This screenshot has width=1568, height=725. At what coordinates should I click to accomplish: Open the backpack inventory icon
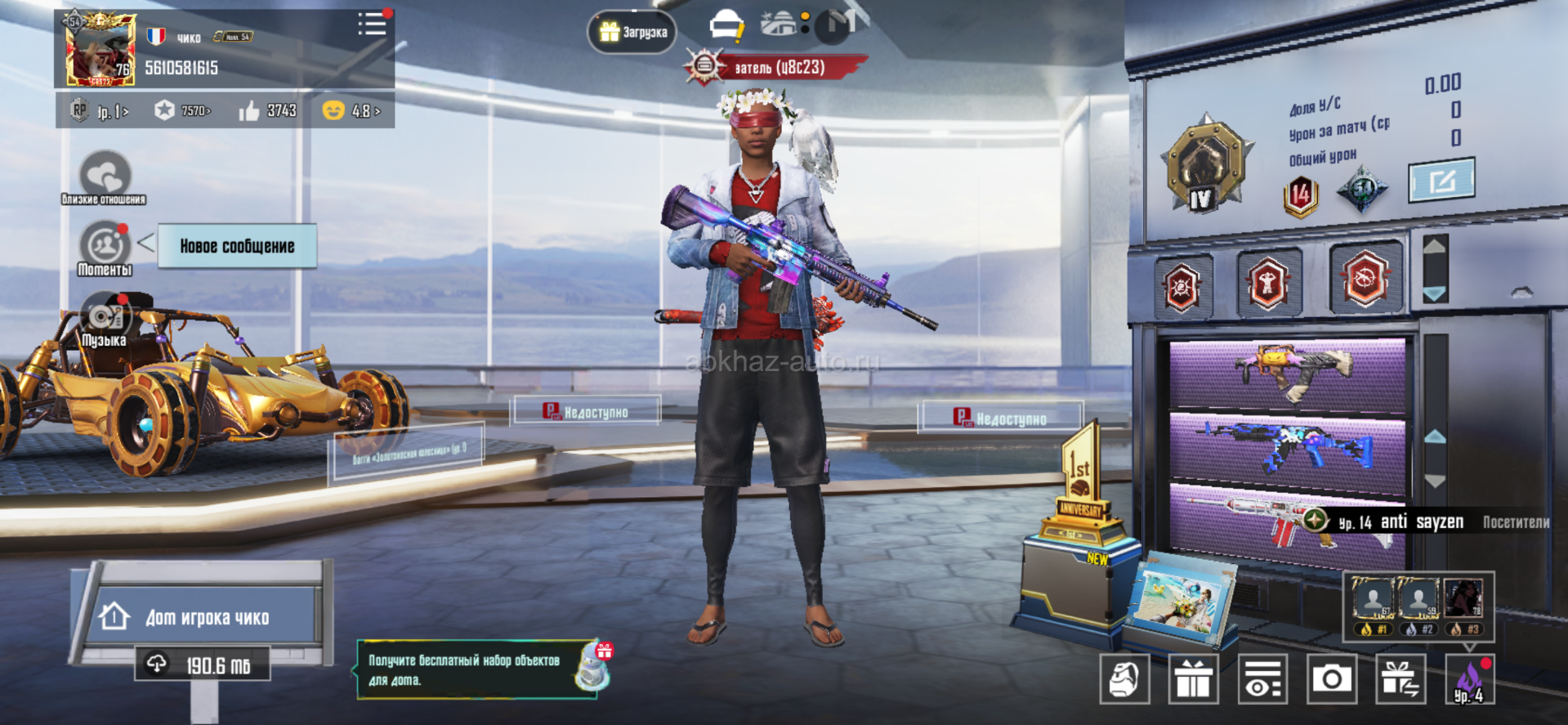(x=1124, y=679)
